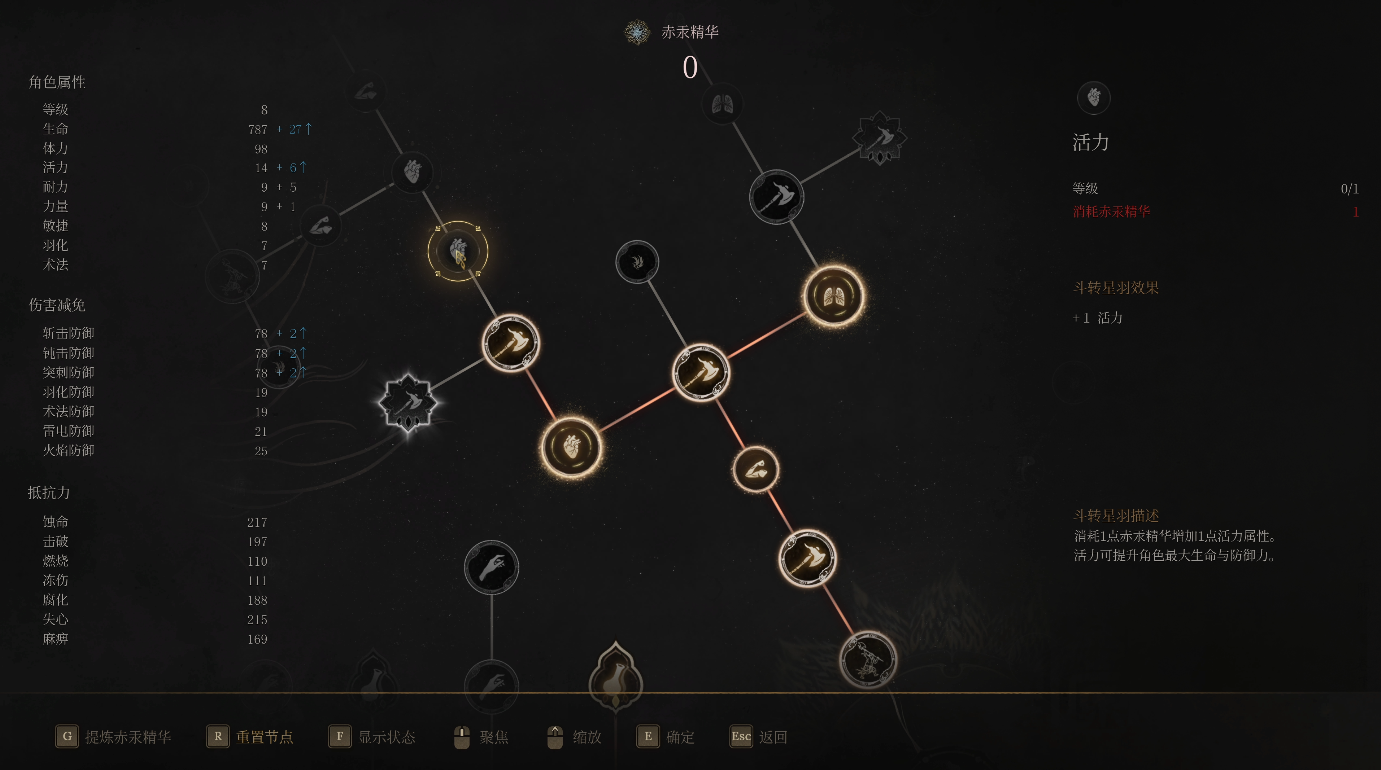Screen dimensions: 1381x770
Task: Select the gold-highlighted Vitality heart node
Action: pos(458,251)
